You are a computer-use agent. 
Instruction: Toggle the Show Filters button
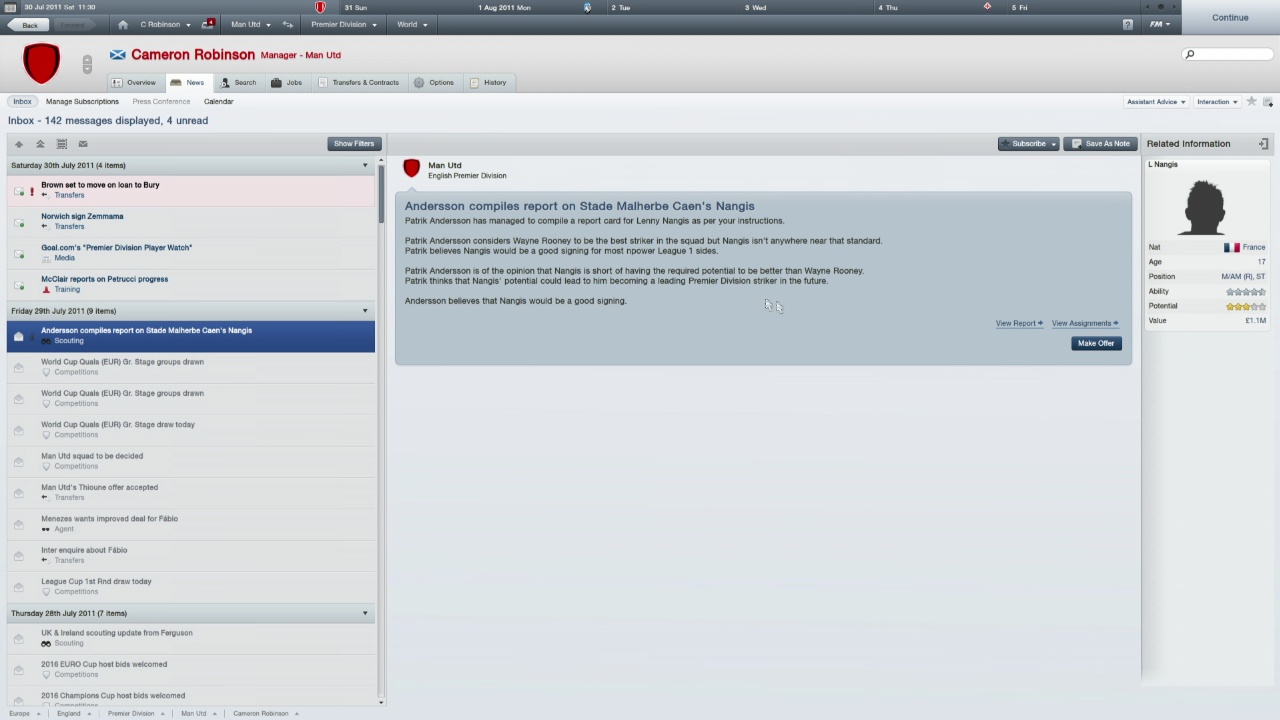coord(353,143)
